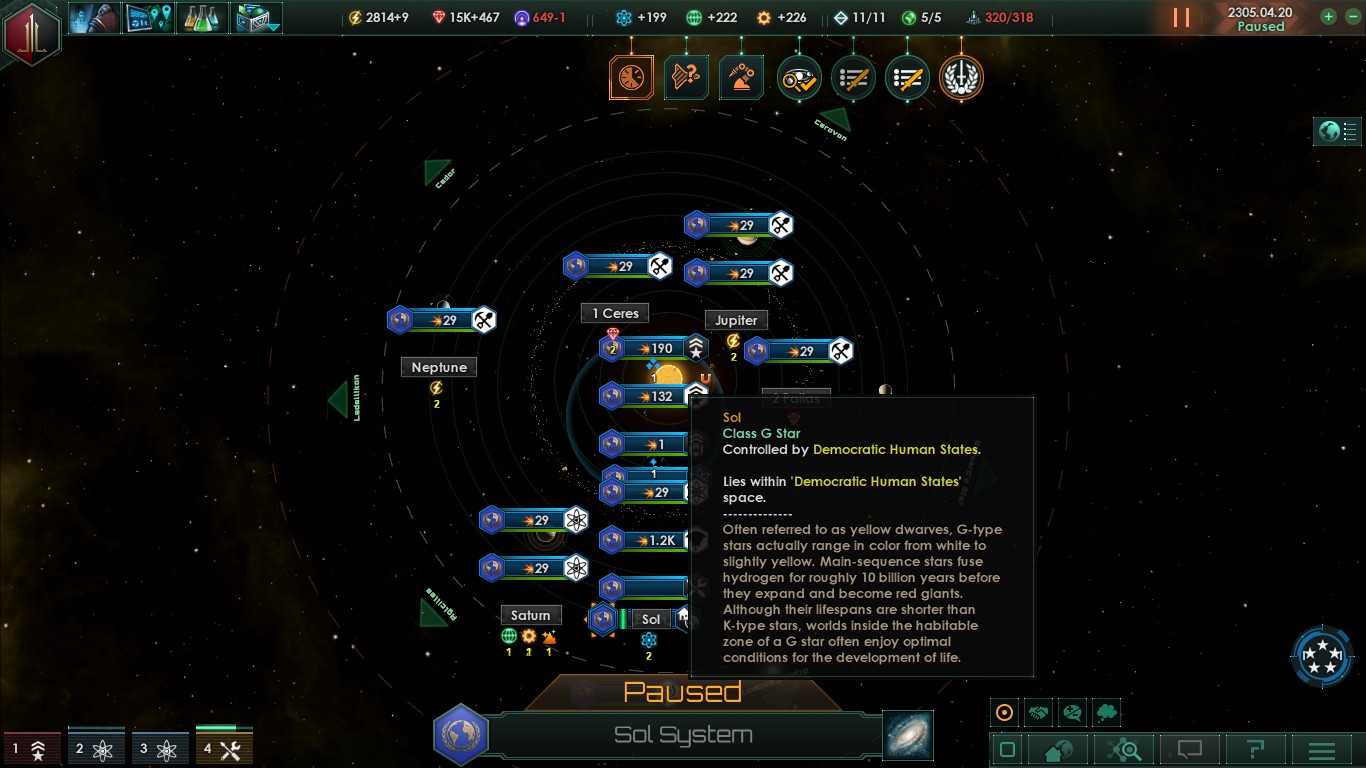Toggle the outliner panel button
The width and height of the screenshot is (1366, 768).
pos(1338,131)
